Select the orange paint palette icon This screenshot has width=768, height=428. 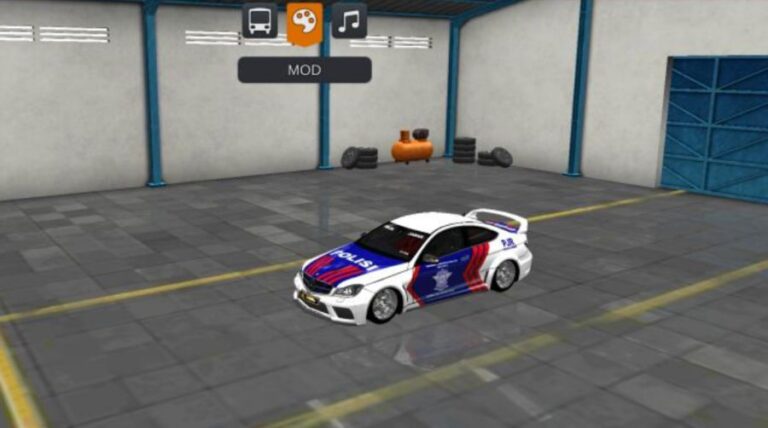click(x=304, y=20)
